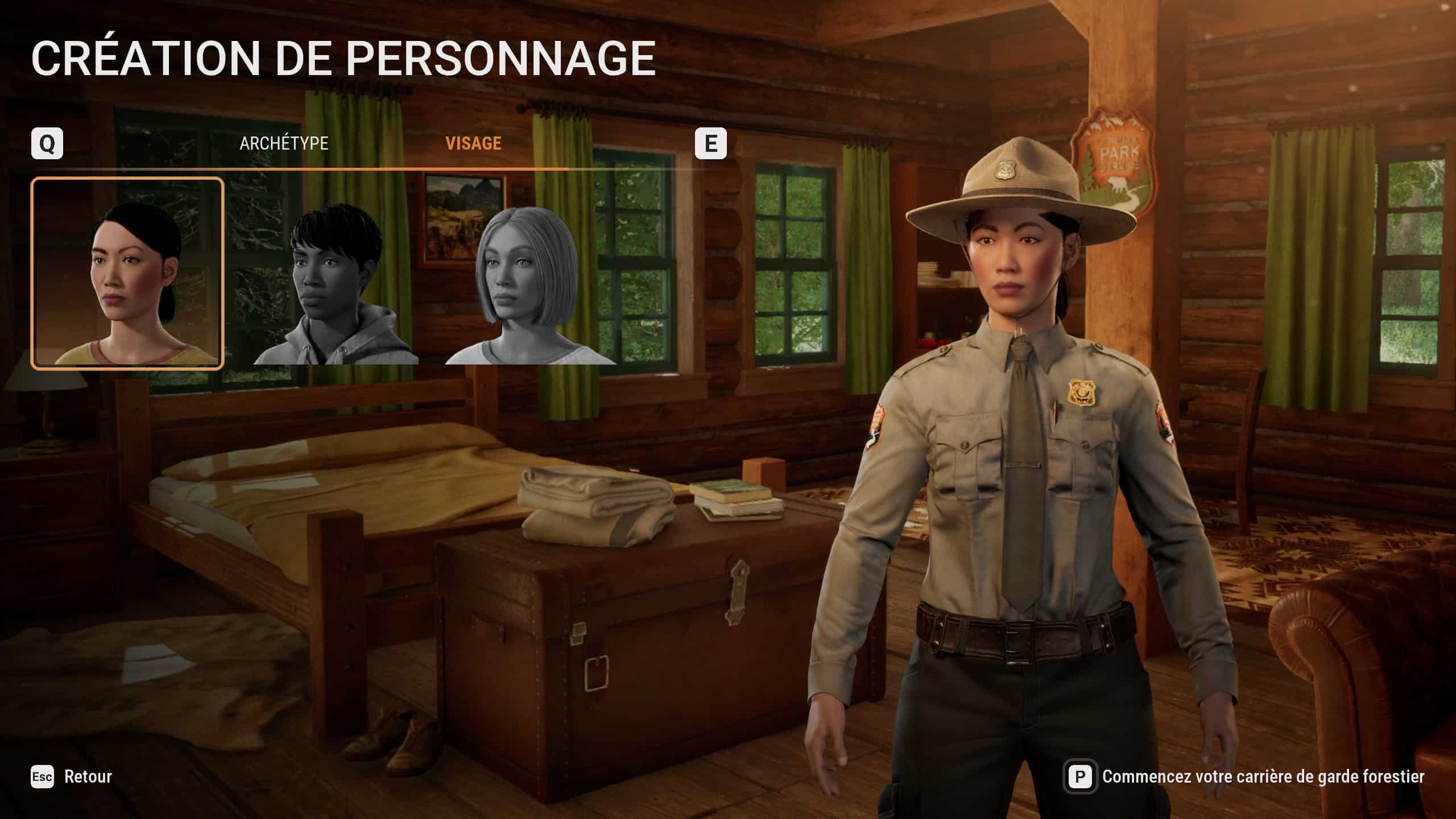Open the VISAGE tab

(473, 143)
